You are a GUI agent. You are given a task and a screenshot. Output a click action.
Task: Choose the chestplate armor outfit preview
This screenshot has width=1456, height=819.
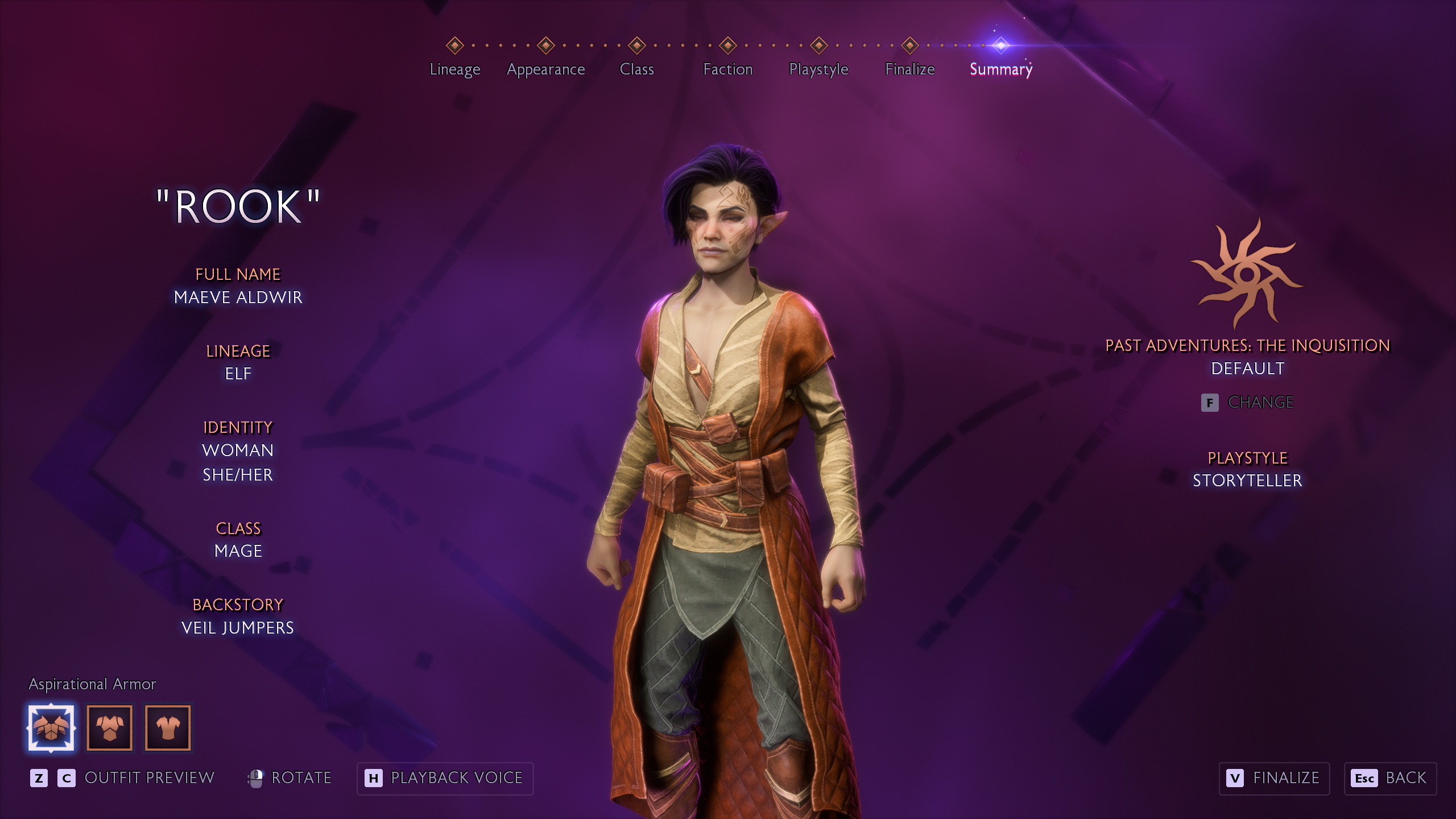coord(110,728)
